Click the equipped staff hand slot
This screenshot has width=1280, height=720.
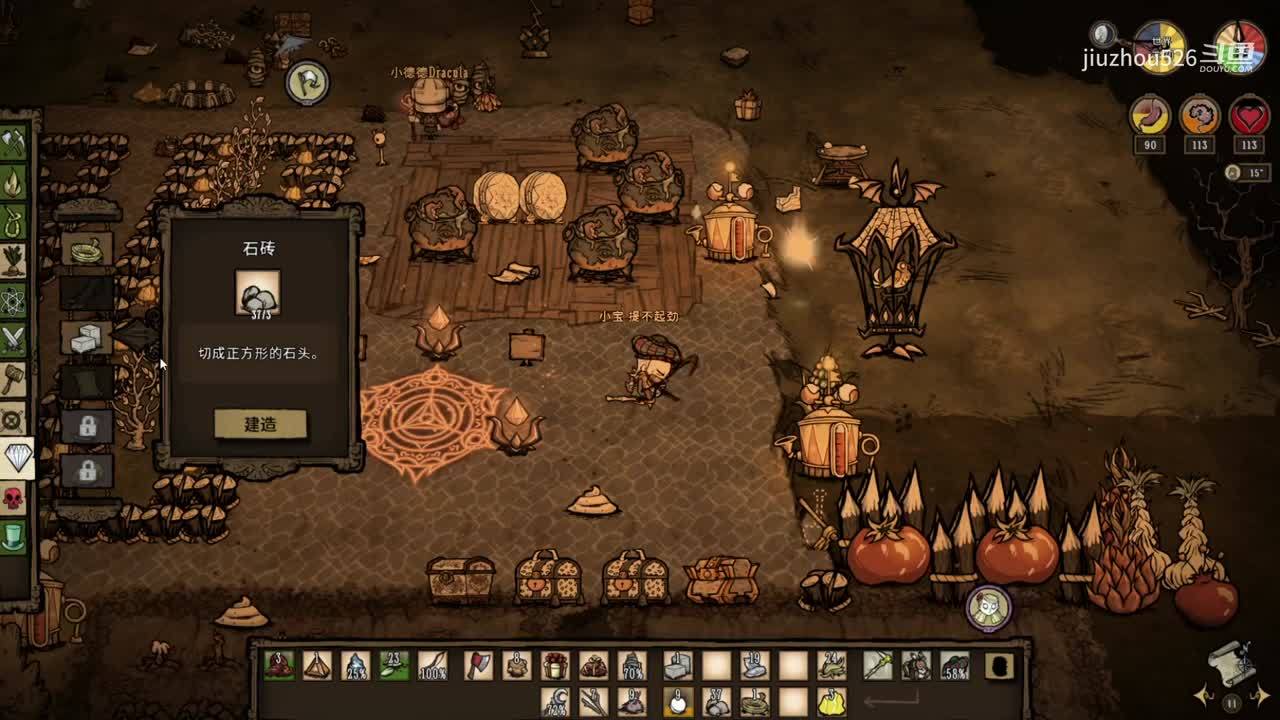point(878,665)
